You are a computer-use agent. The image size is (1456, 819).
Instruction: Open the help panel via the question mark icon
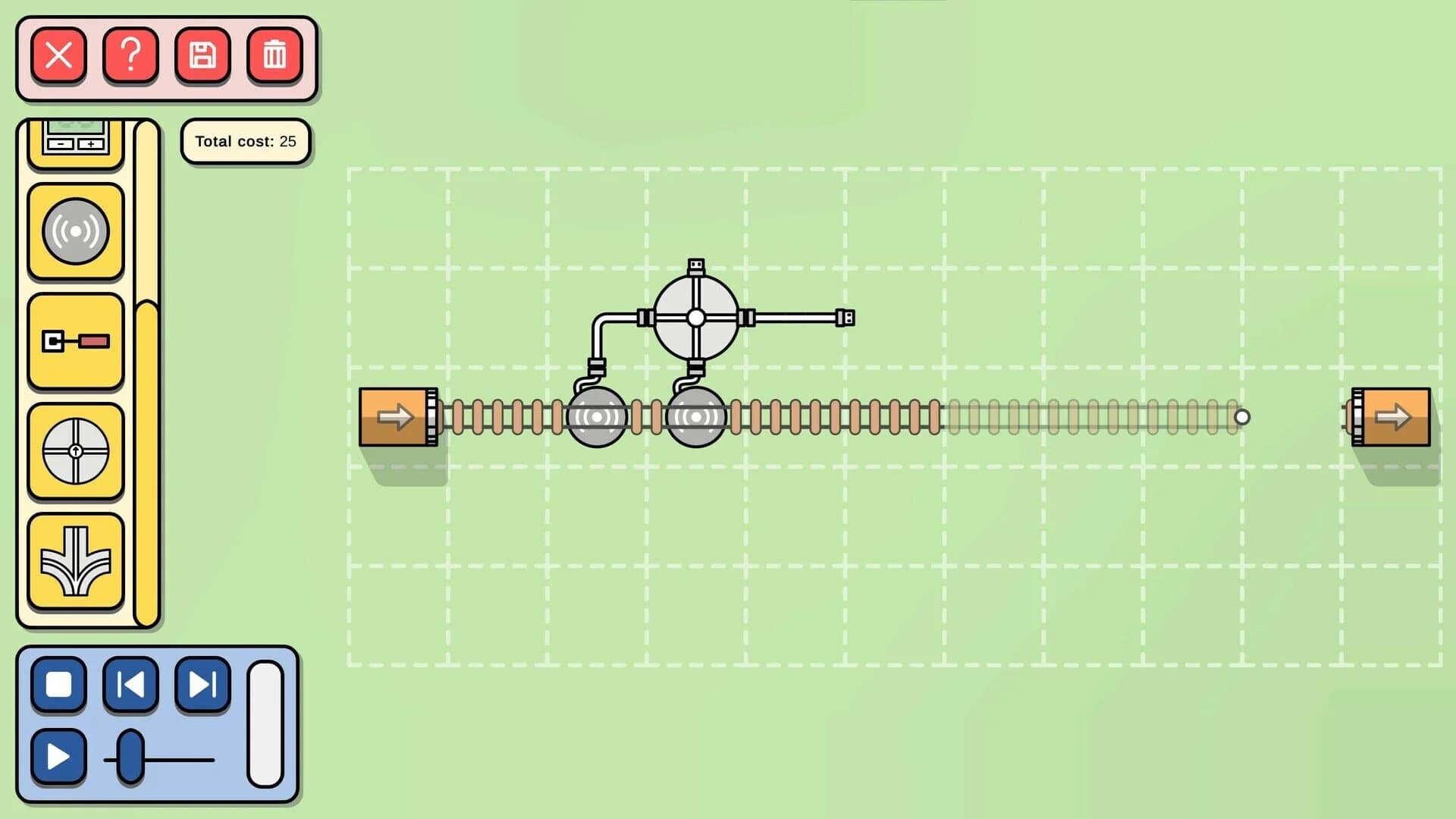[x=130, y=55]
